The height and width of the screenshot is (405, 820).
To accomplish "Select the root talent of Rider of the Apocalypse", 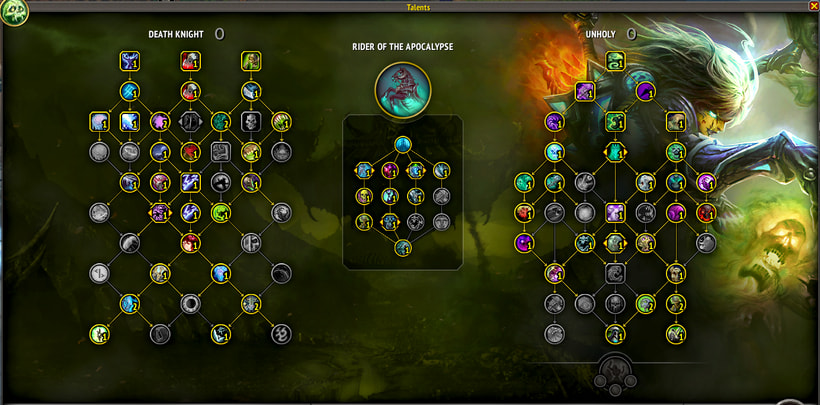I will pos(402,144).
